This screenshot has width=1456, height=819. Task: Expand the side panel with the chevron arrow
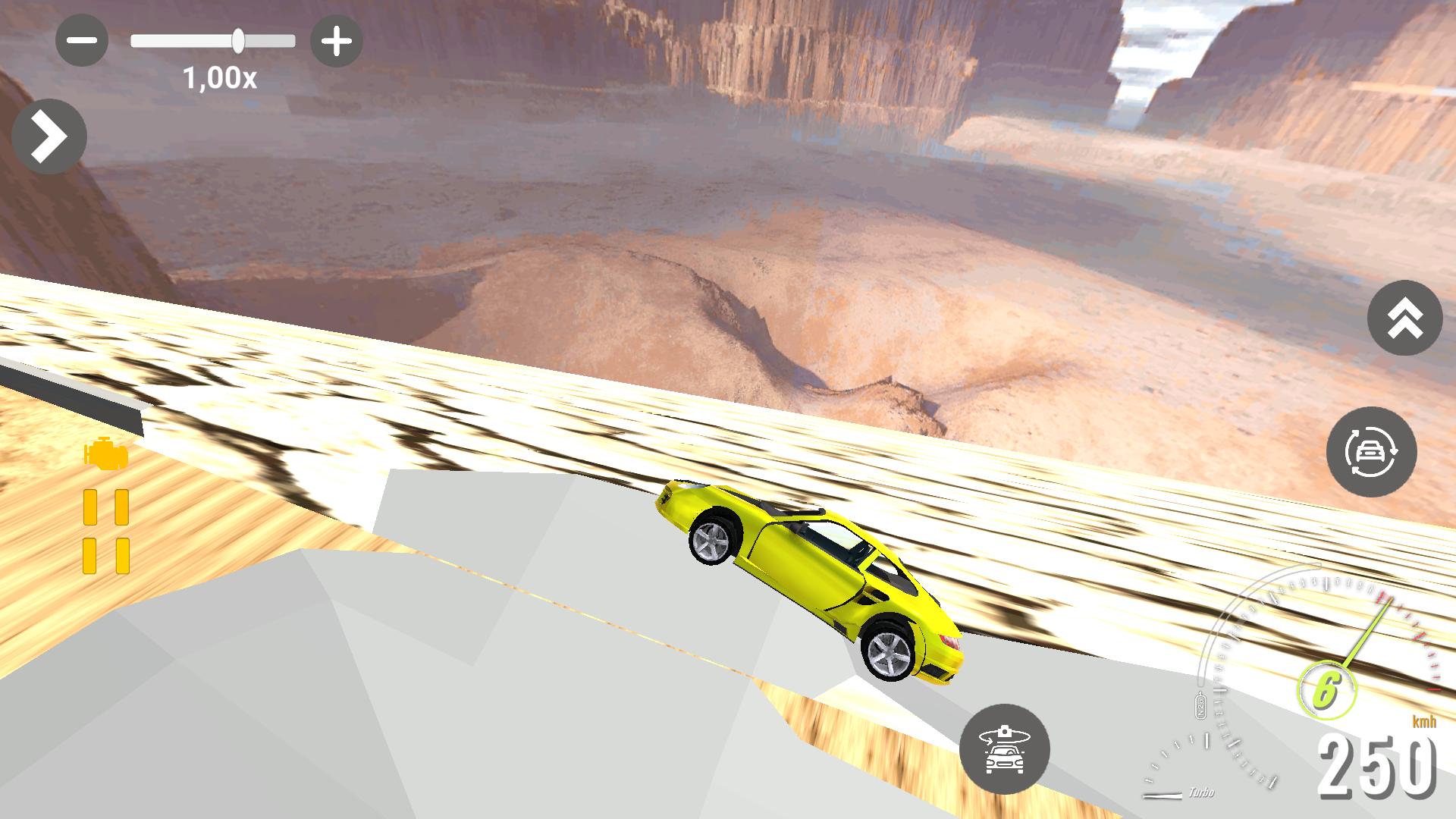click(x=50, y=135)
